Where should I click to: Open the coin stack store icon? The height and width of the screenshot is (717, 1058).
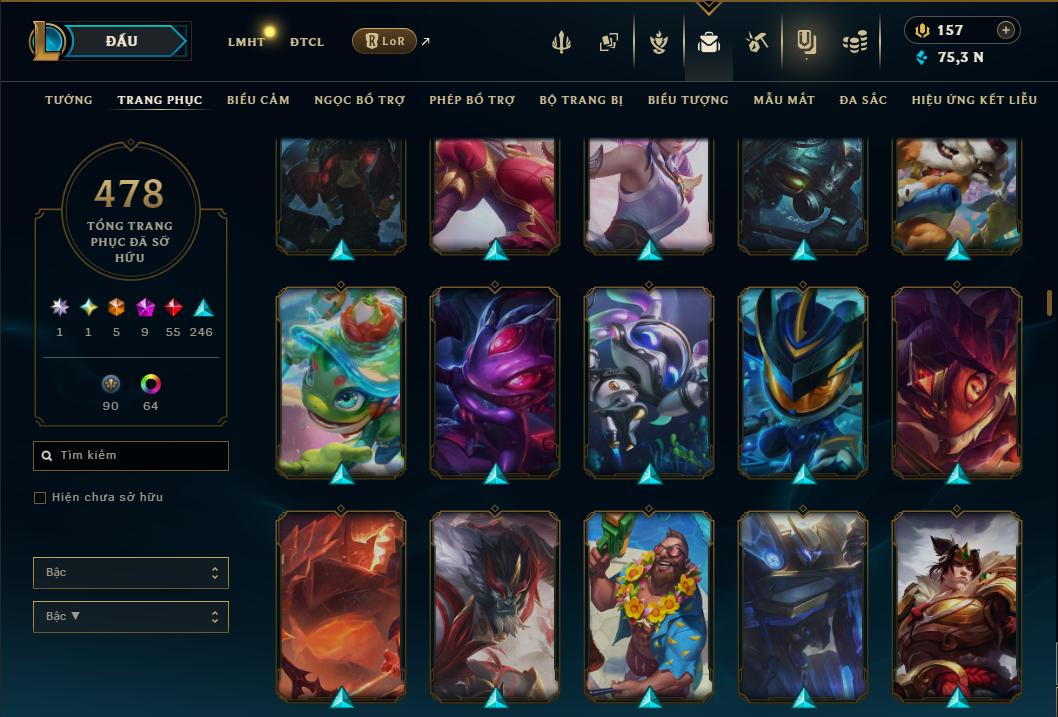[854, 42]
